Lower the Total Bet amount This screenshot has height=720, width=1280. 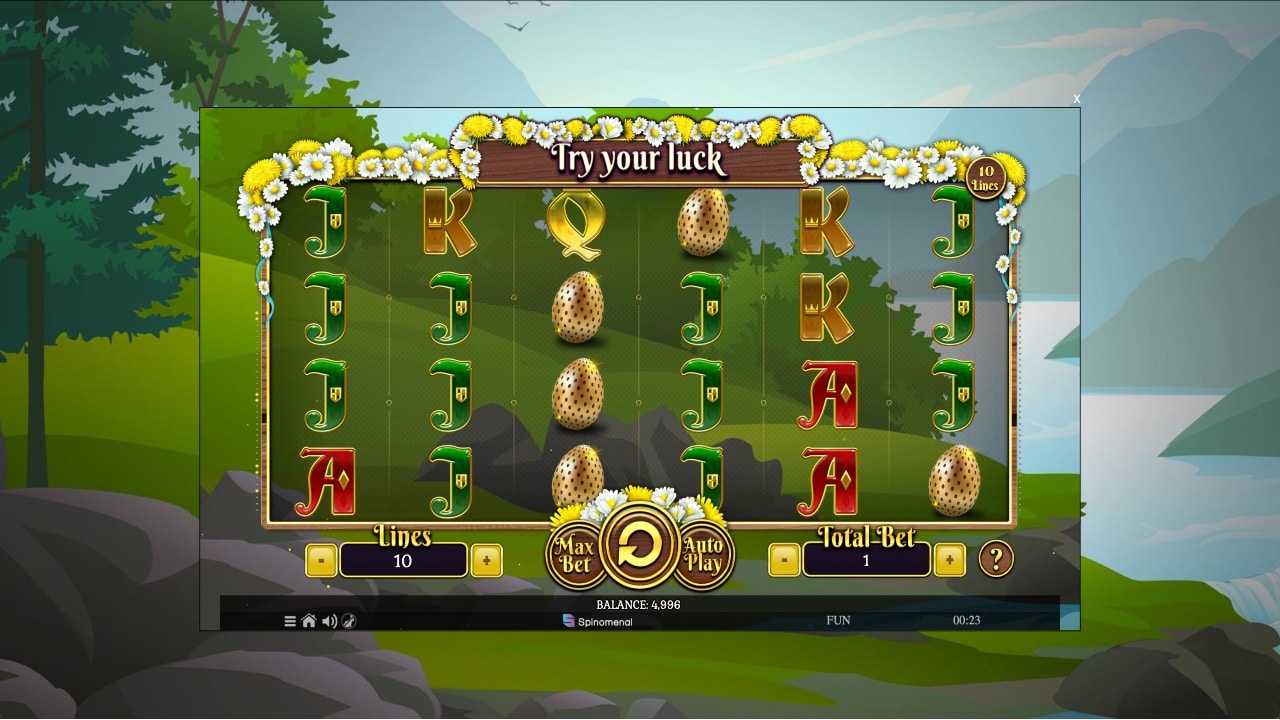pyautogui.click(x=784, y=561)
